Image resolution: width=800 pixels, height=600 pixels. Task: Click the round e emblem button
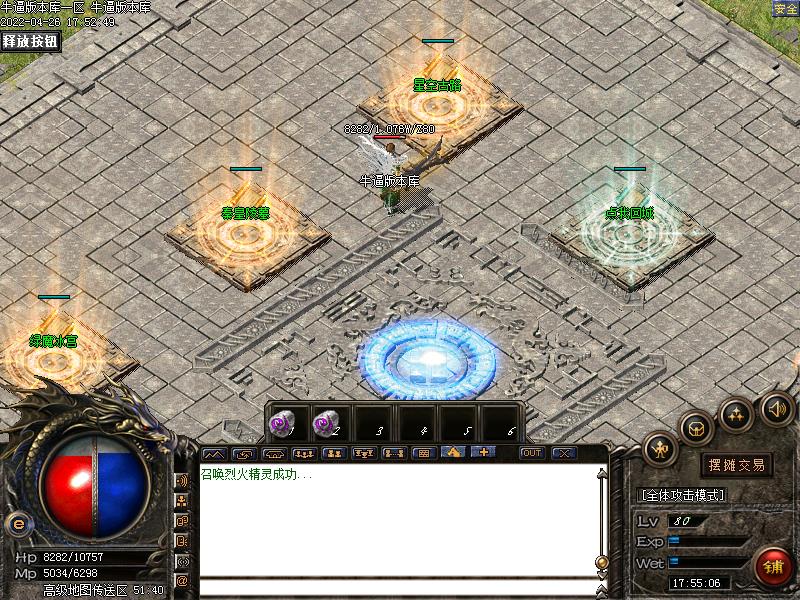pyautogui.click(x=17, y=523)
